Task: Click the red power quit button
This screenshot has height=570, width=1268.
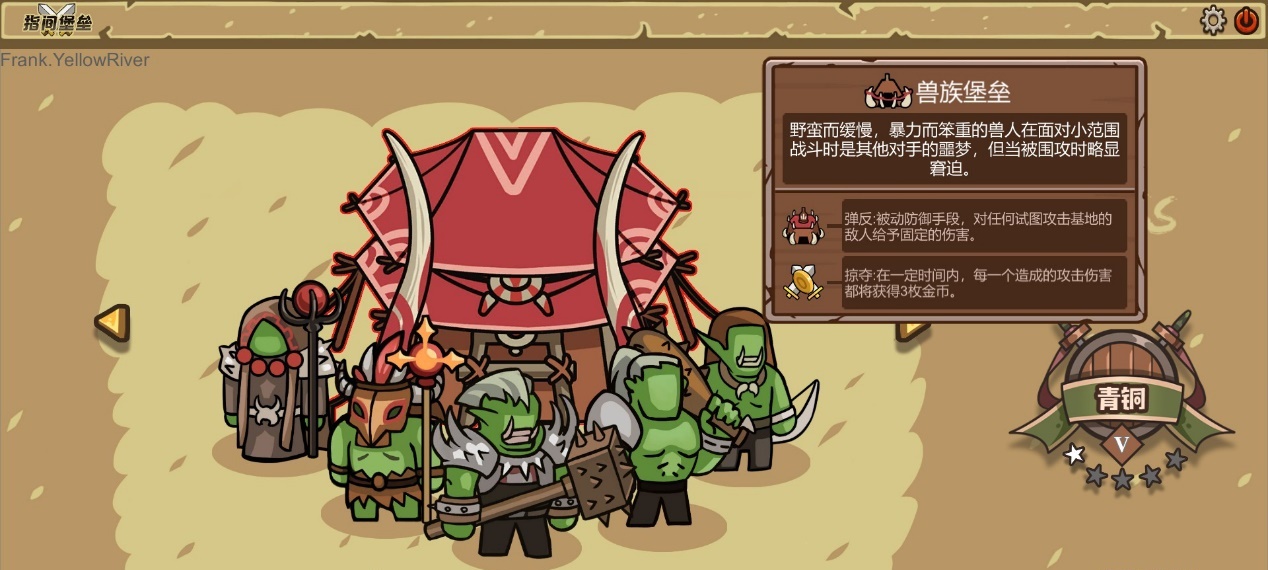Action: coord(1246,20)
